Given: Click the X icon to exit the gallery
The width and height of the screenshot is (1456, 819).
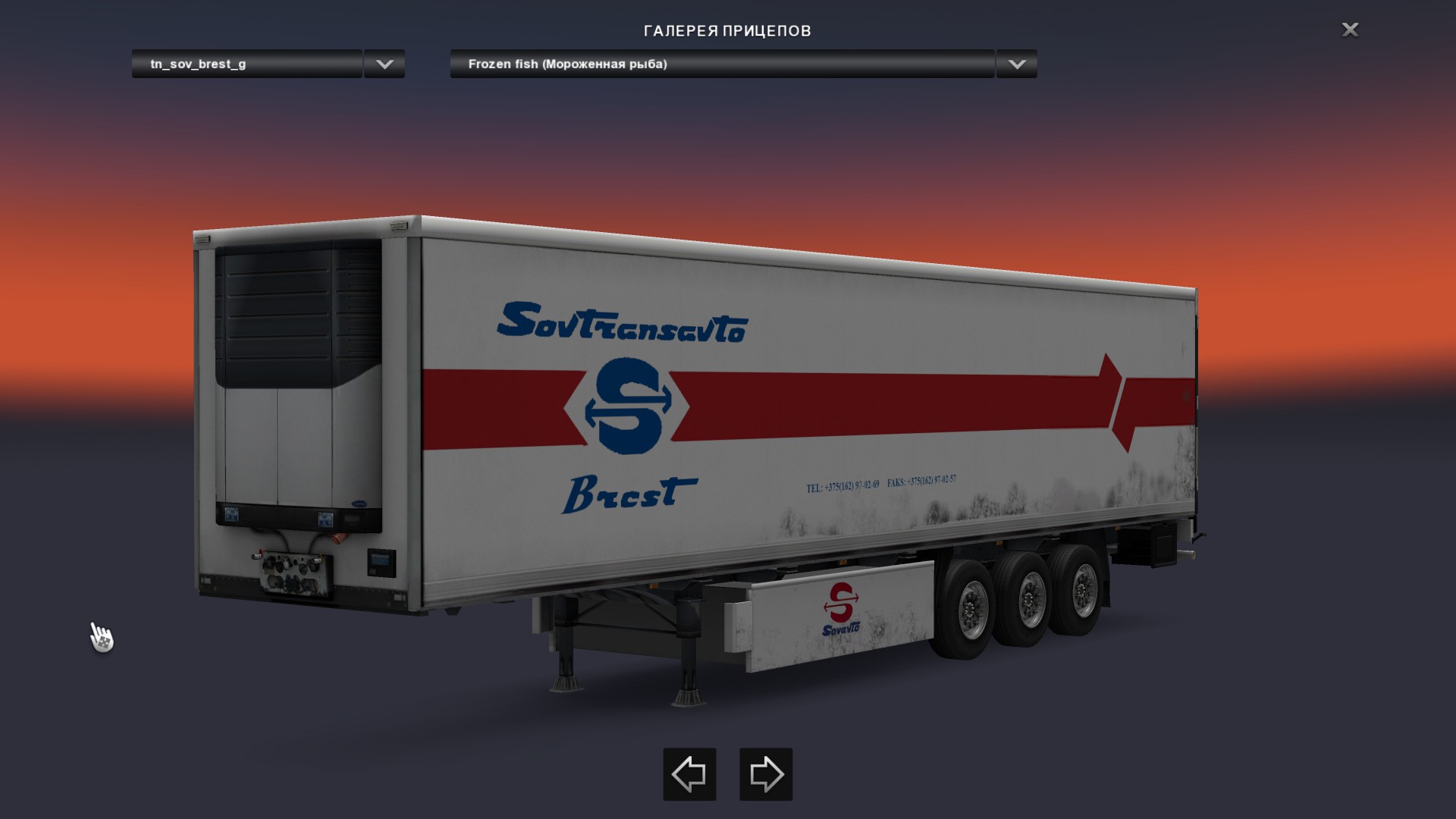Looking at the screenshot, I should tap(1350, 30).
